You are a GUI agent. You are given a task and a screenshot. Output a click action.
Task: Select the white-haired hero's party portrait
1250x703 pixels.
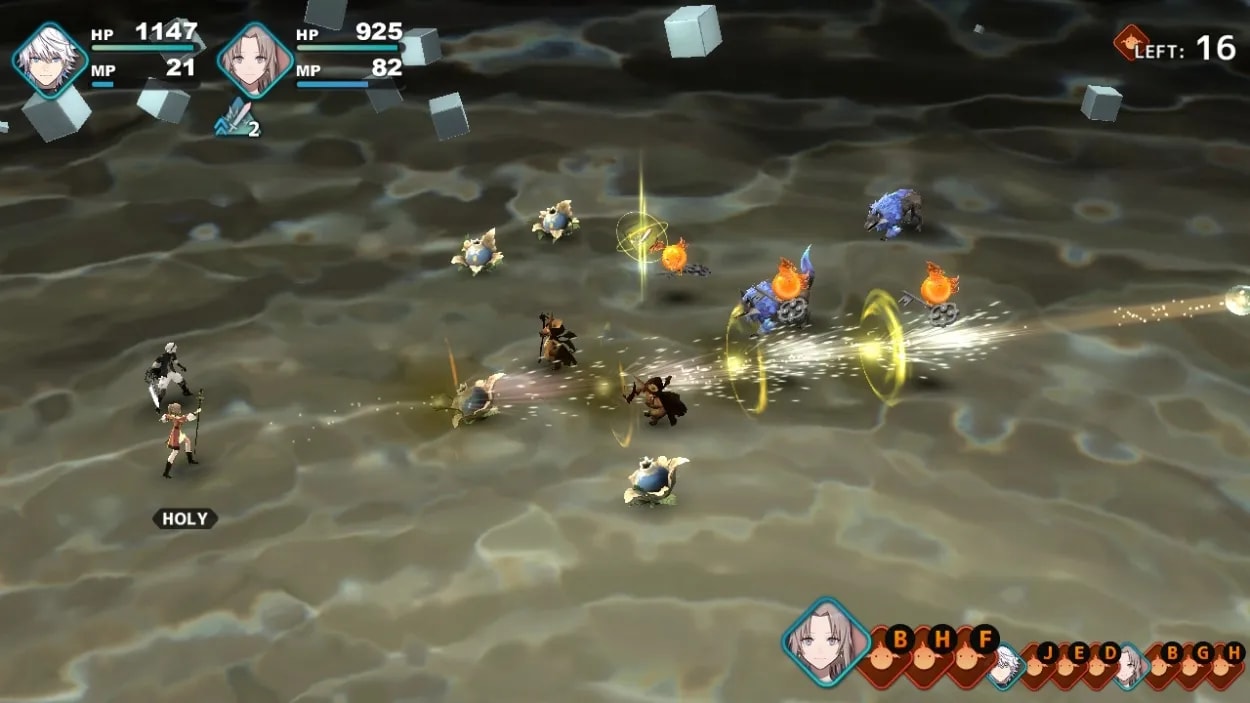coord(50,60)
